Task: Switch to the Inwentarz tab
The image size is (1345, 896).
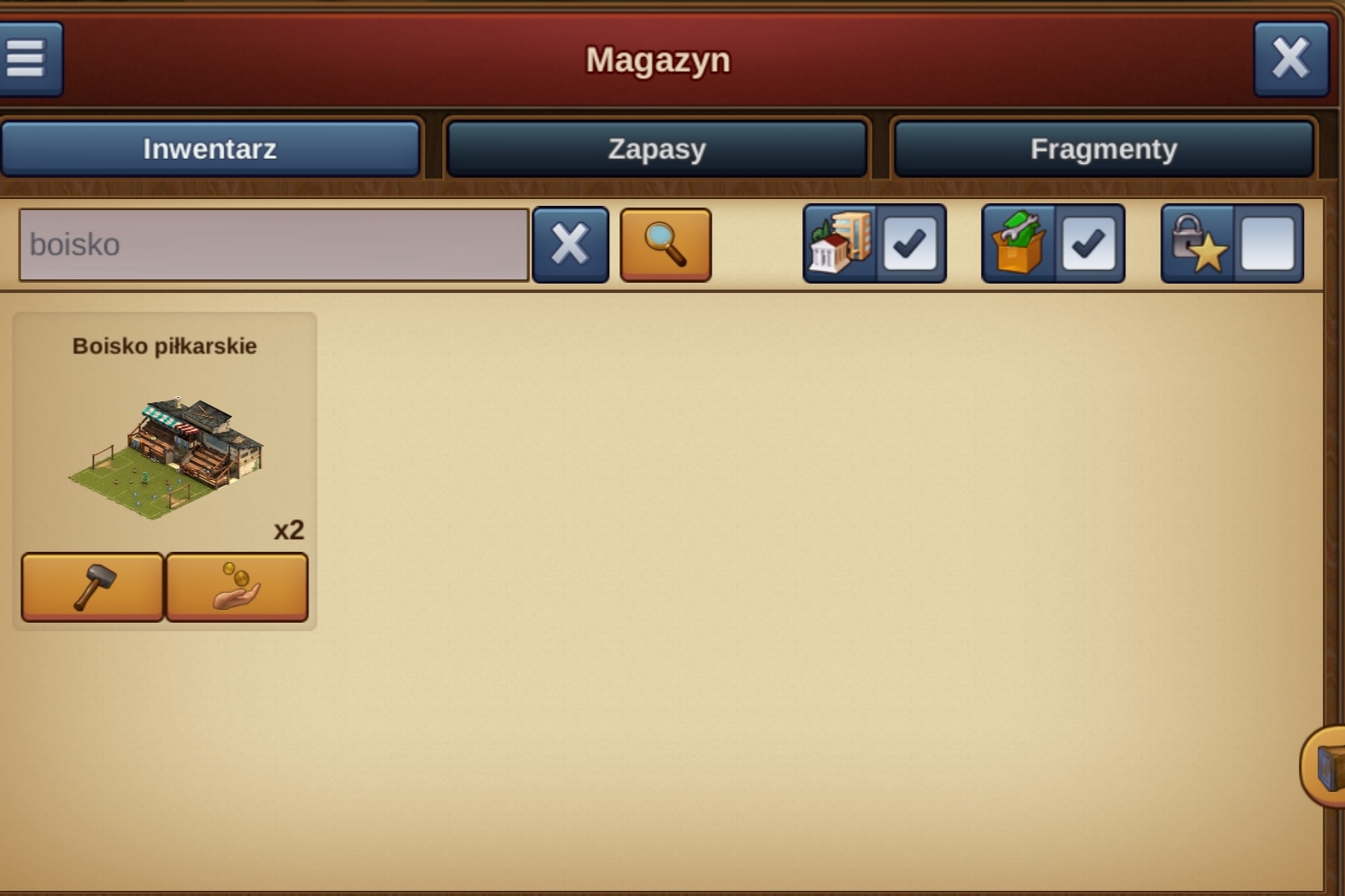Action: click(210, 149)
